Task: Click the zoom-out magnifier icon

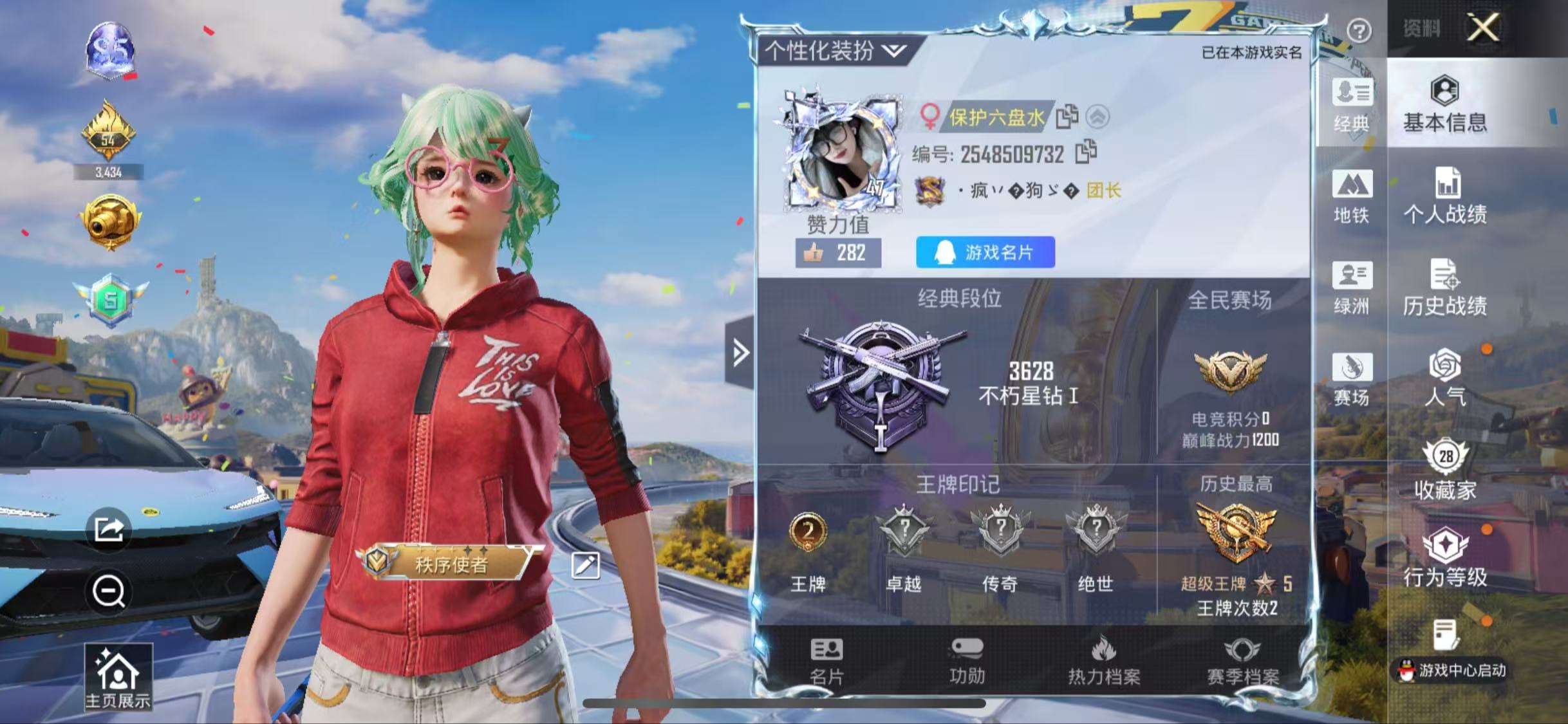Action: coord(109,591)
